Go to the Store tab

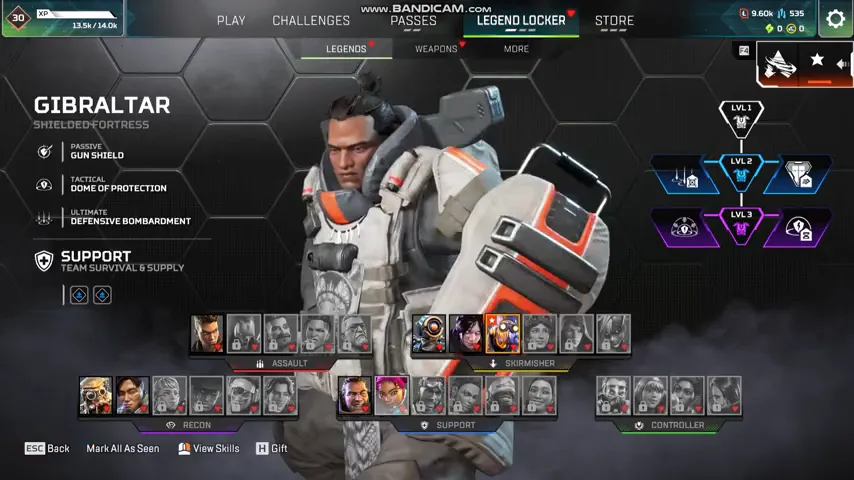[x=614, y=20]
